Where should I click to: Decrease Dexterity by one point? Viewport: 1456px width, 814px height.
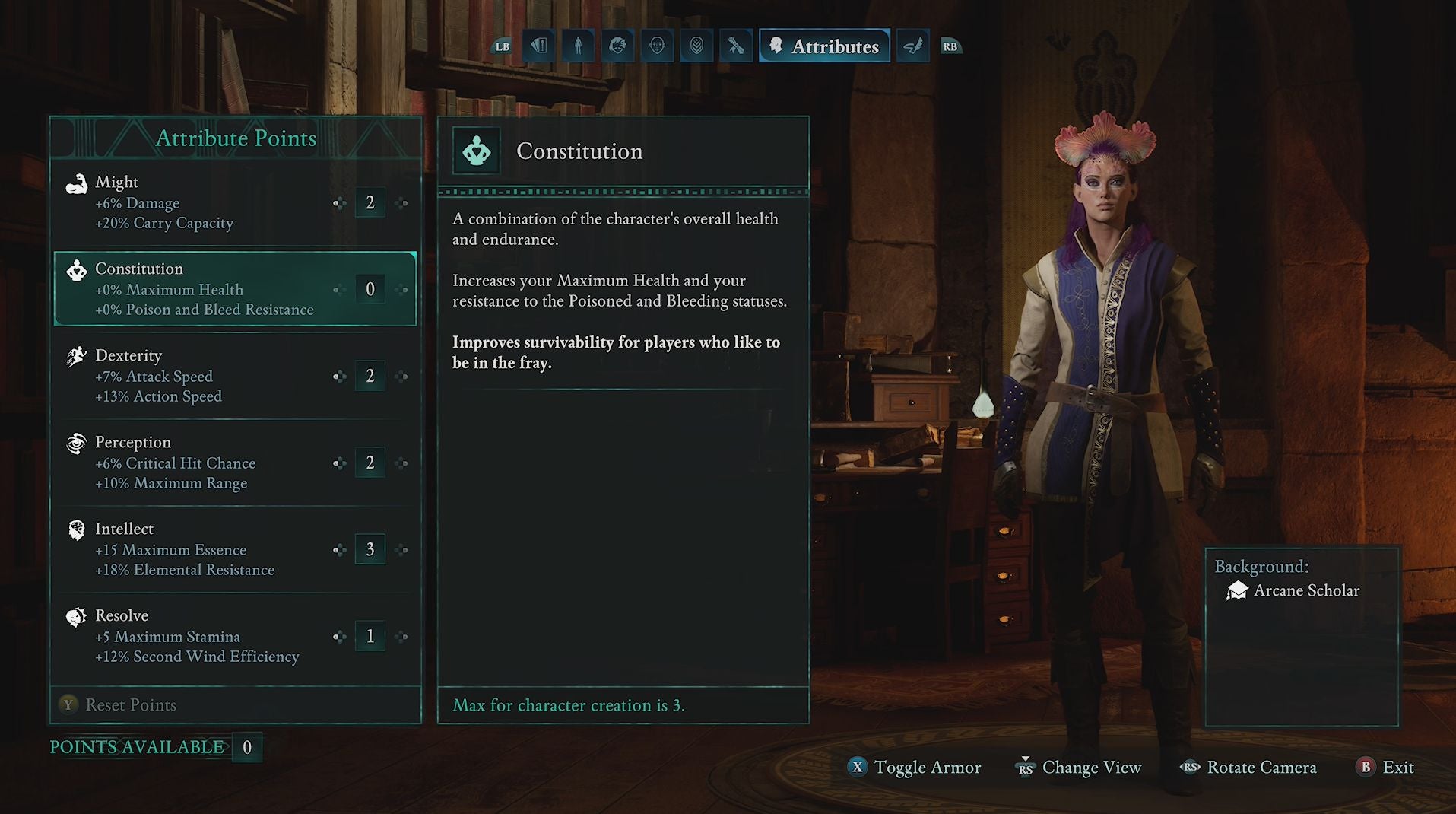(x=339, y=377)
